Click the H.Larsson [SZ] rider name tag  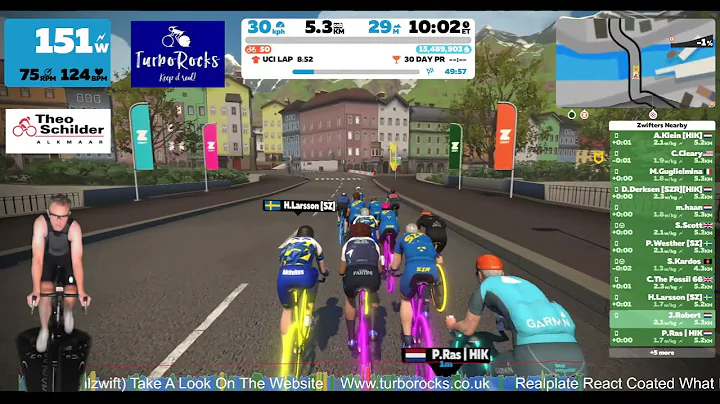pos(300,206)
